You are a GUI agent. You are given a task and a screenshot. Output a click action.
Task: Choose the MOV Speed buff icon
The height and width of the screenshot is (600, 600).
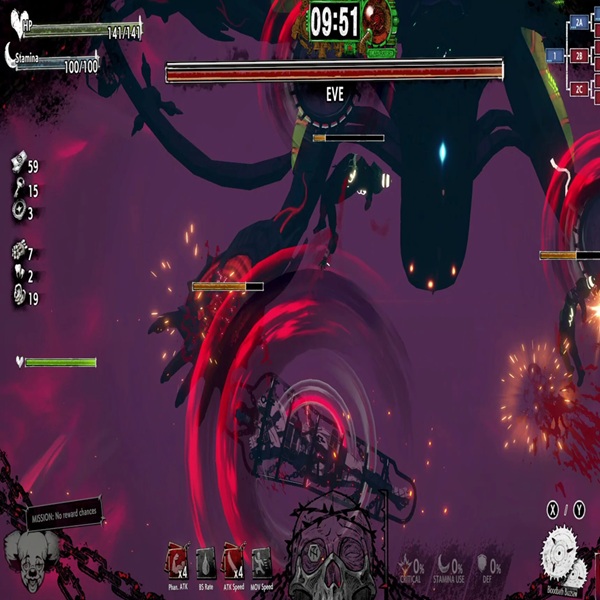(x=261, y=560)
